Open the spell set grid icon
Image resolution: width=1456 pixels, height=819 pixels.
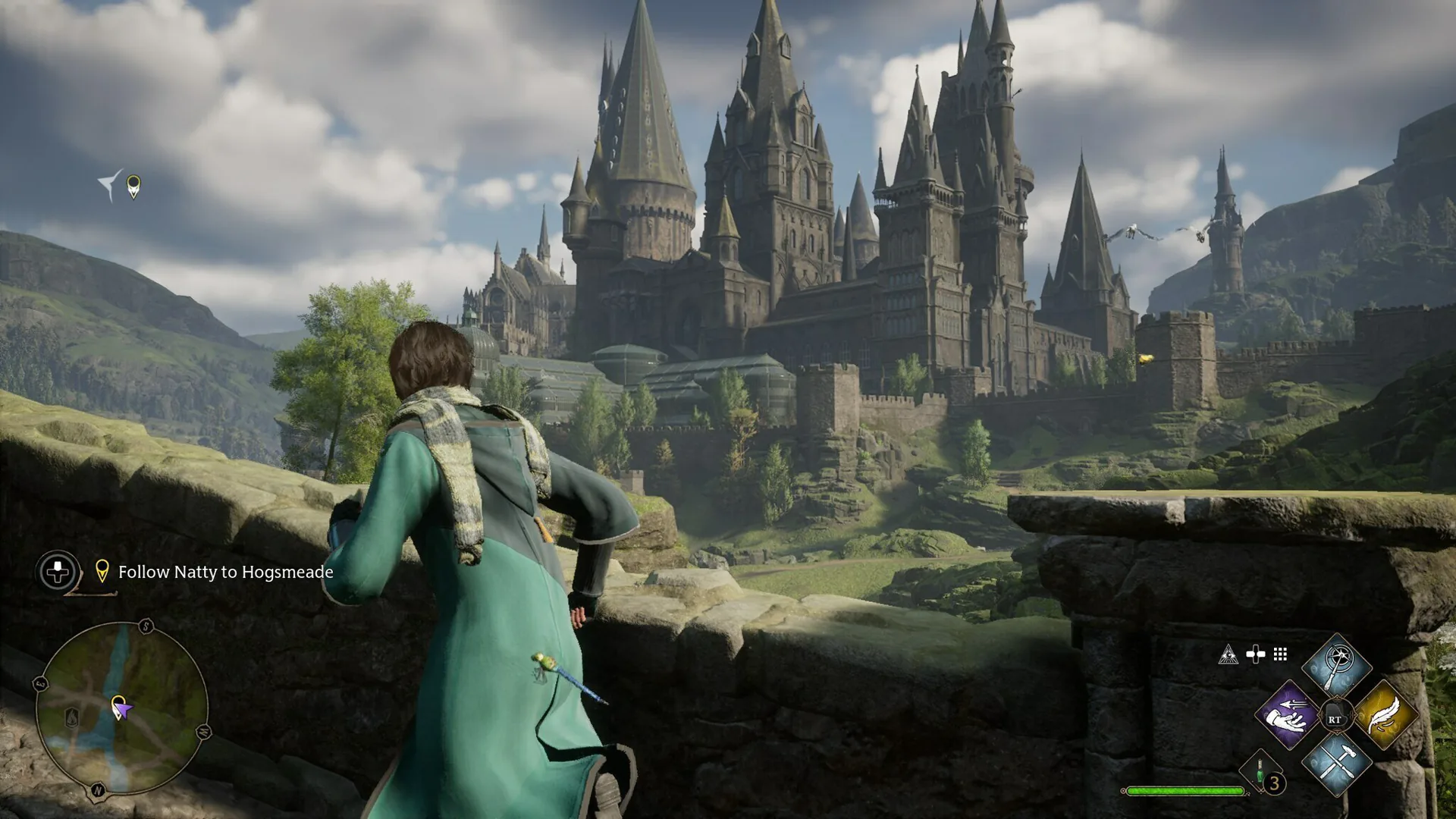coord(1279,654)
